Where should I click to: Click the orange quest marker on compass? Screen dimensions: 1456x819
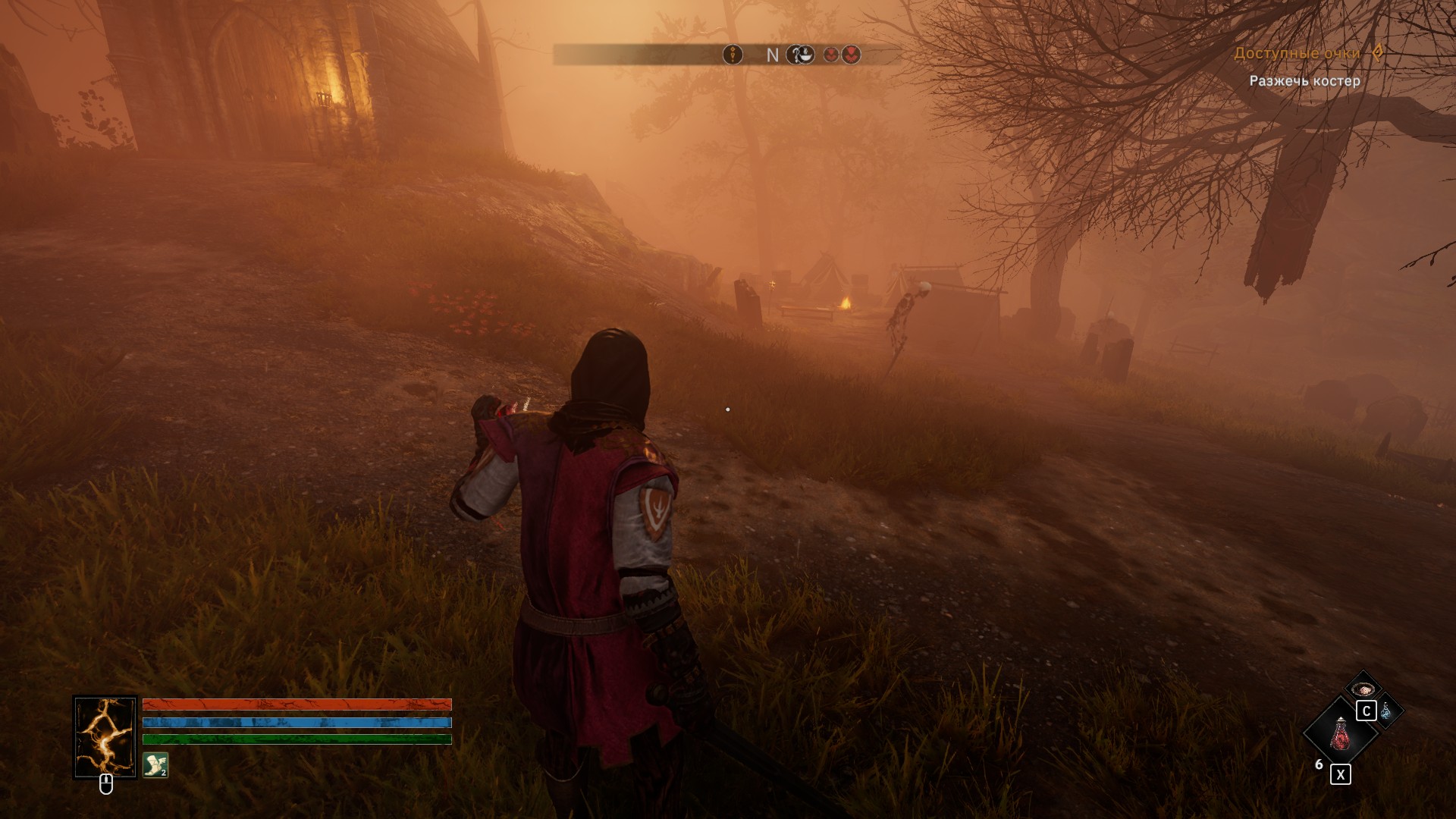pos(733,55)
